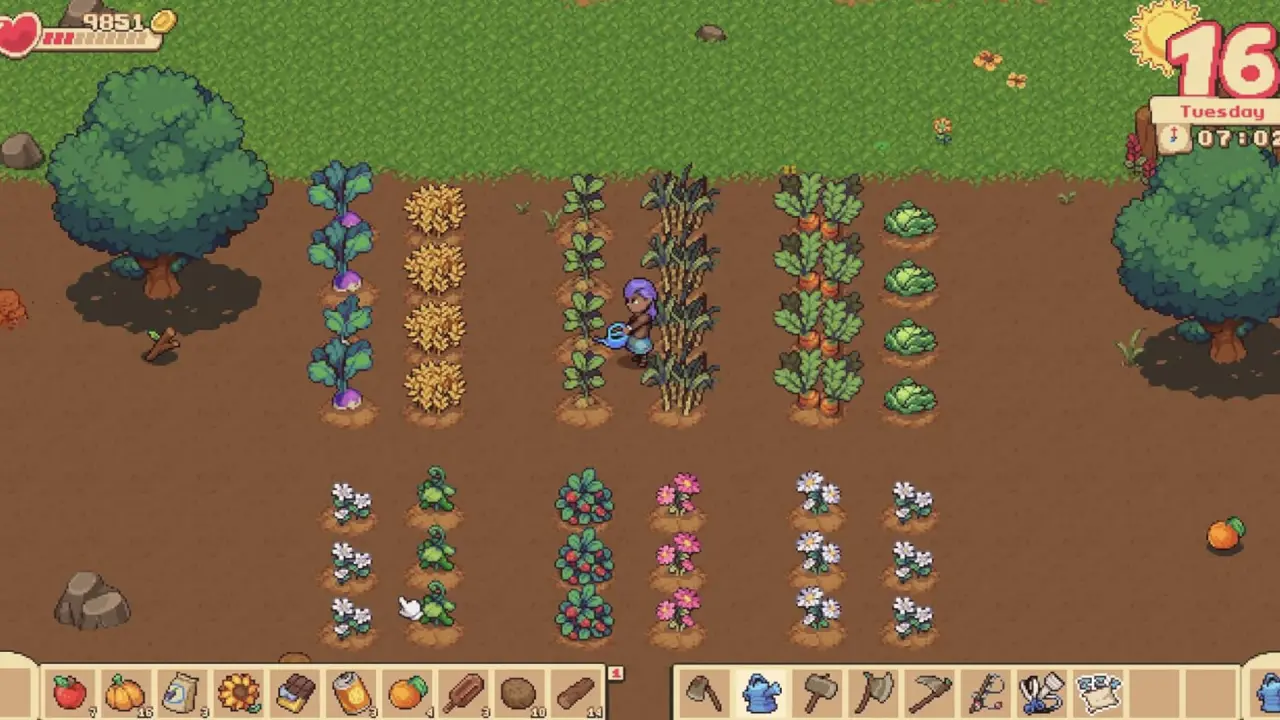The width and height of the screenshot is (1280, 720).
Task: Equip the hammer tool
Action: pyautogui.click(x=818, y=692)
